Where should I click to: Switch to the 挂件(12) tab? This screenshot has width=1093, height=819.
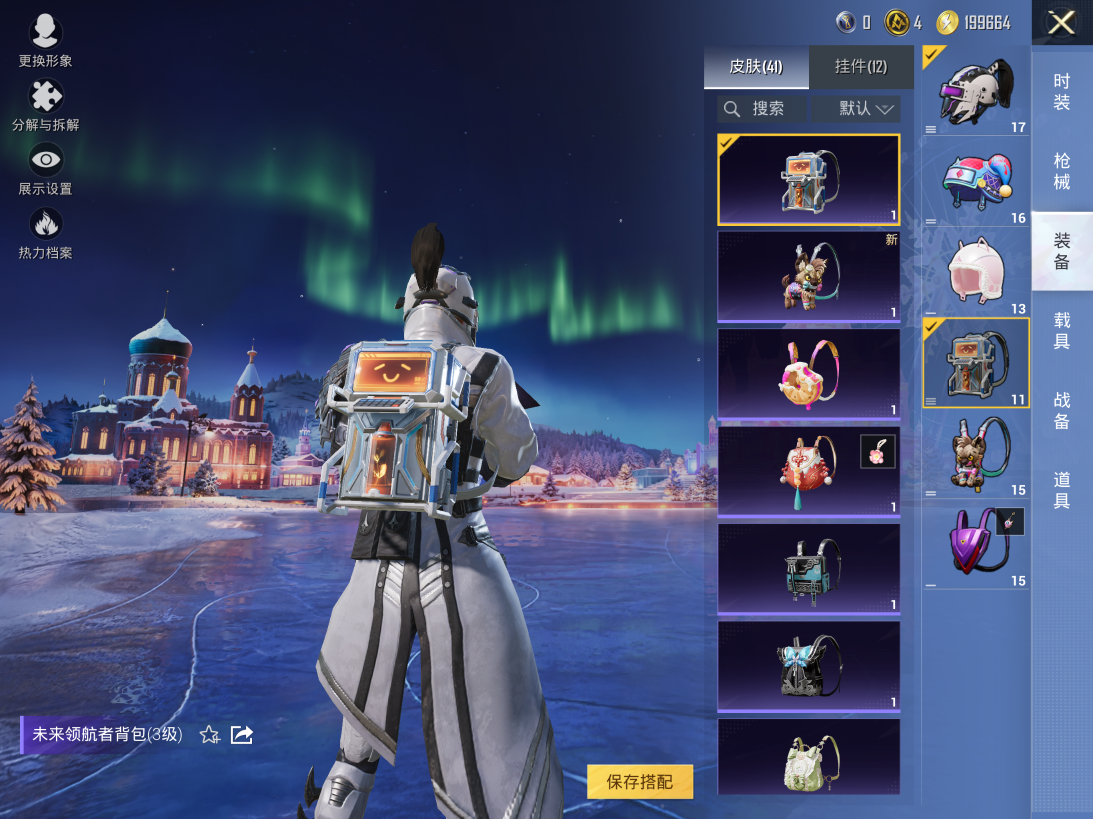[x=860, y=67]
